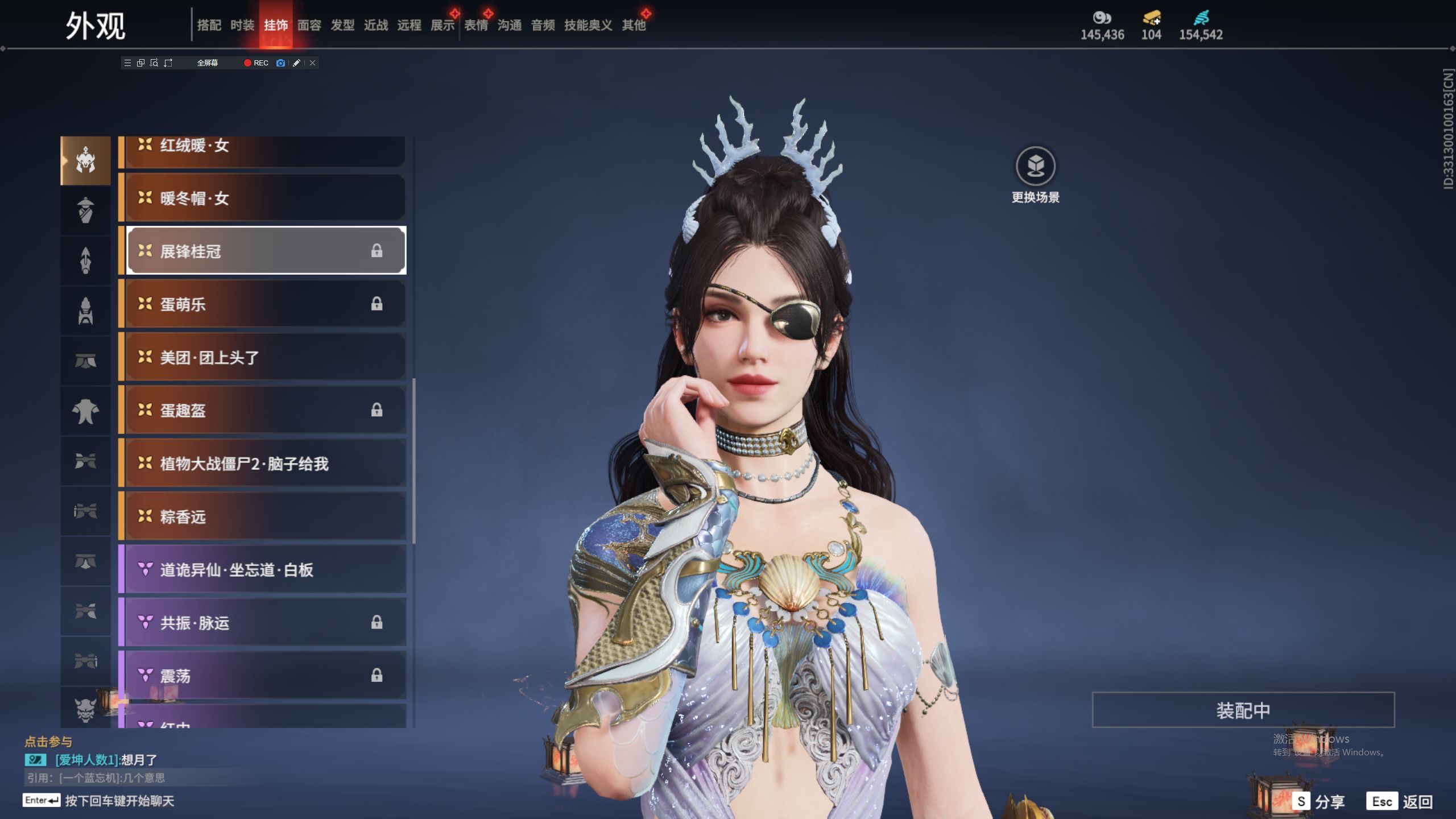Switch to the 表情 tab
Screen dimensions: 1456x819
click(476, 25)
